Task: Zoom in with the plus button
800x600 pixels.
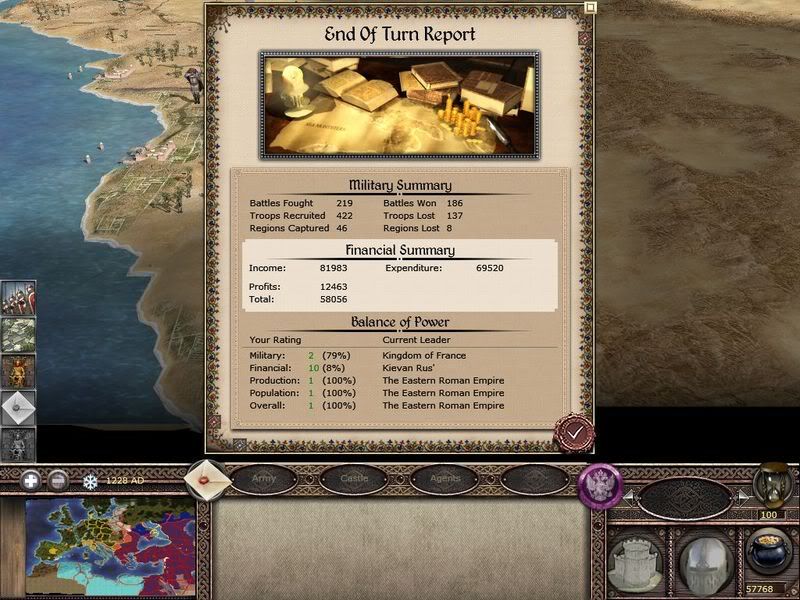Action: coord(30,480)
